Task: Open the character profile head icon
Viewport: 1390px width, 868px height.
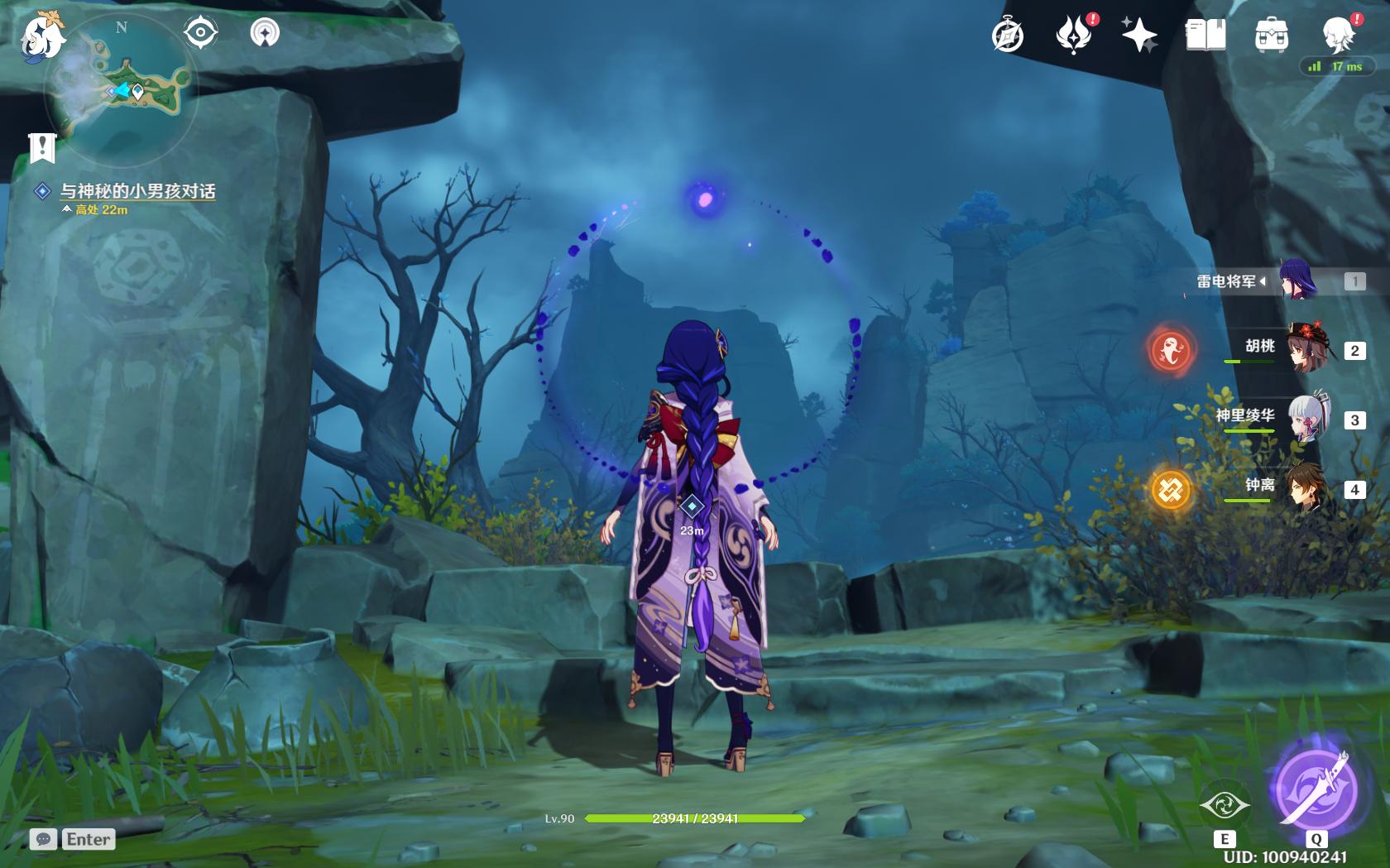Action: 1337,35
